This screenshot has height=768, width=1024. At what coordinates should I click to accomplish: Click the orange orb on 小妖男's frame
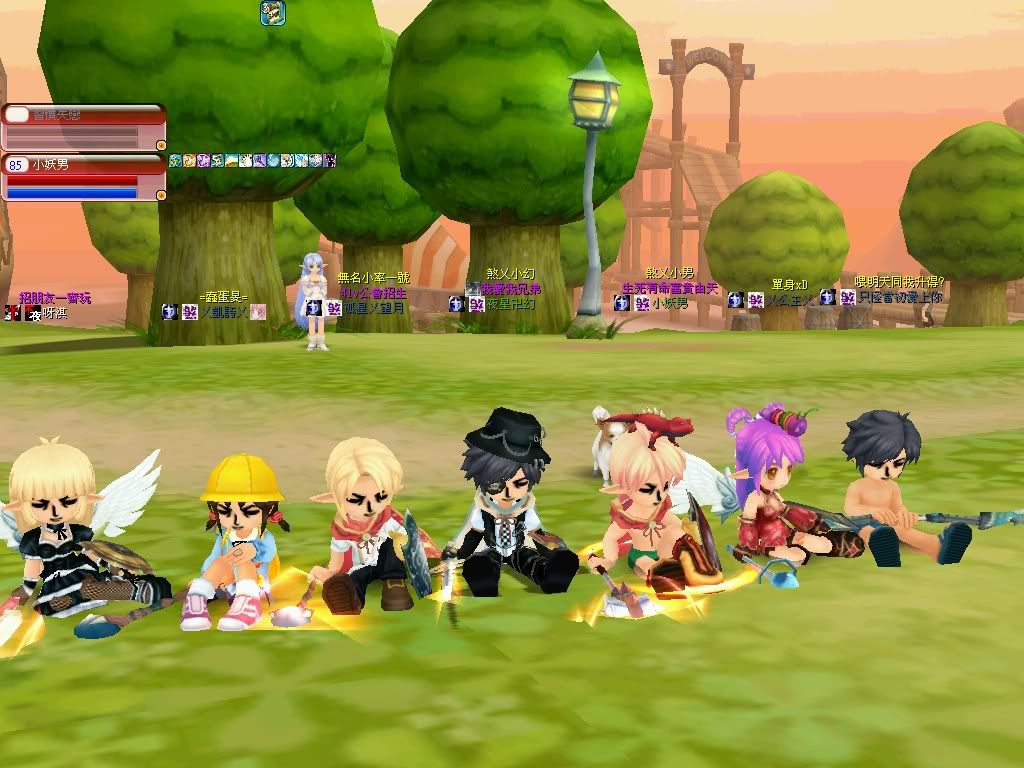click(x=161, y=195)
